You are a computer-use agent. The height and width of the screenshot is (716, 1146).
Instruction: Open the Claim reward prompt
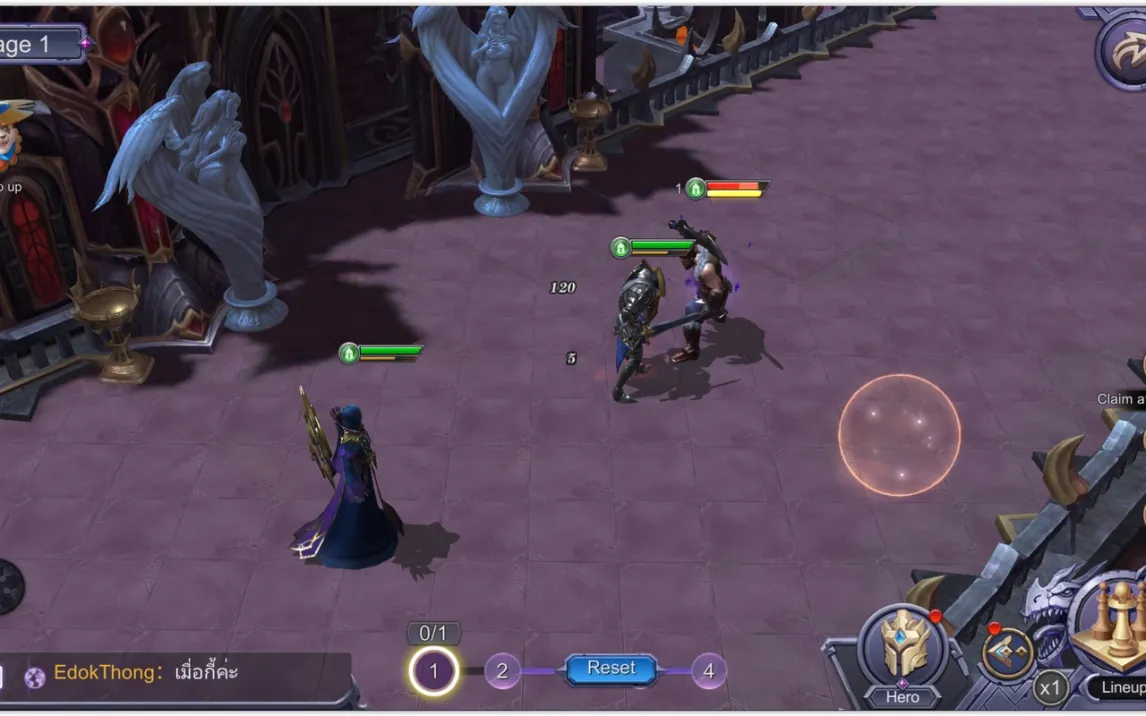(x=1121, y=399)
